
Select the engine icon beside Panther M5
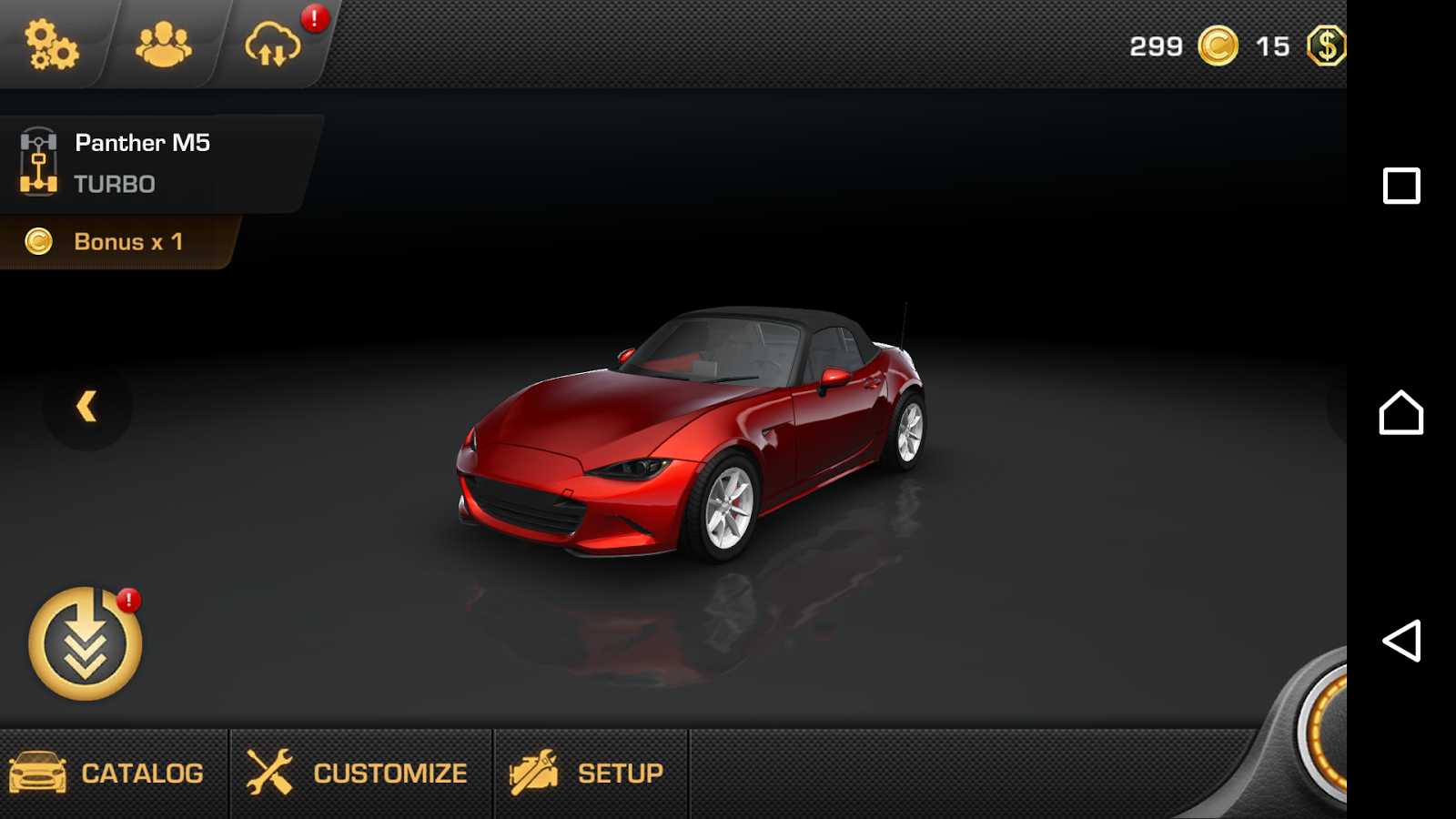(x=36, y=161)
